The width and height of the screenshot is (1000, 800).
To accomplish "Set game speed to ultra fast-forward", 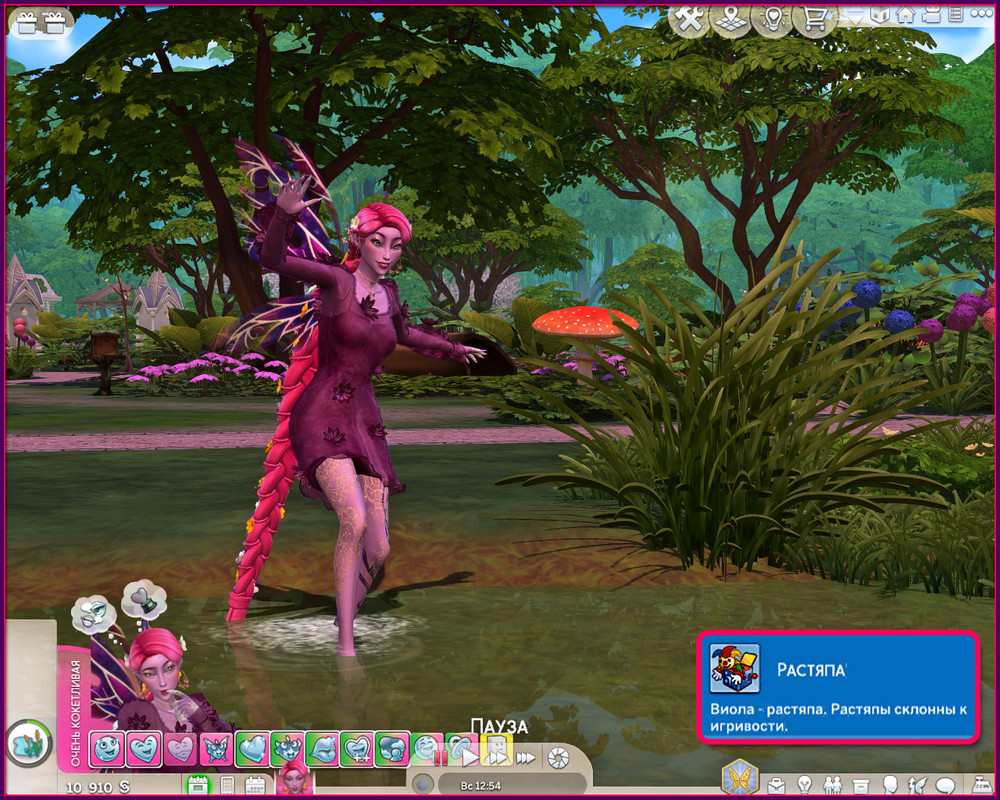I will (525, 757).
